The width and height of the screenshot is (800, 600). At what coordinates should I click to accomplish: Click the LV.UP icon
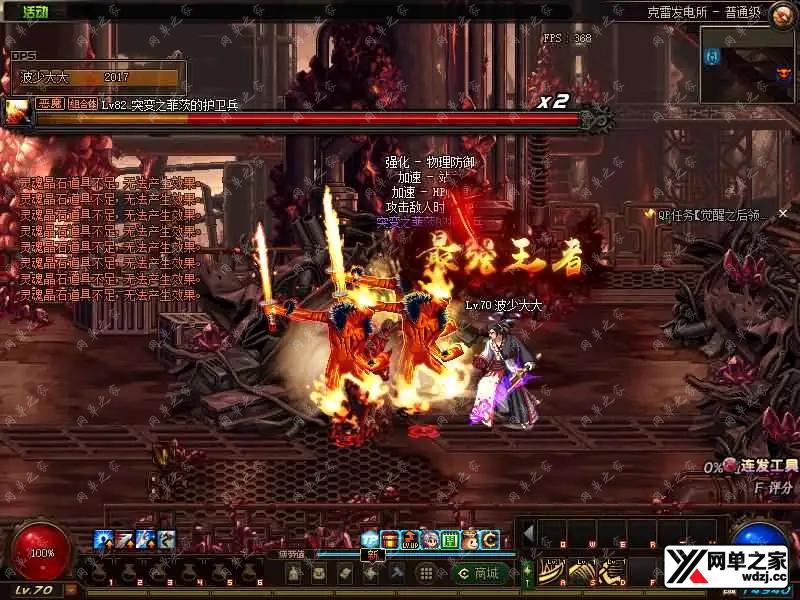tap(409, 540)
